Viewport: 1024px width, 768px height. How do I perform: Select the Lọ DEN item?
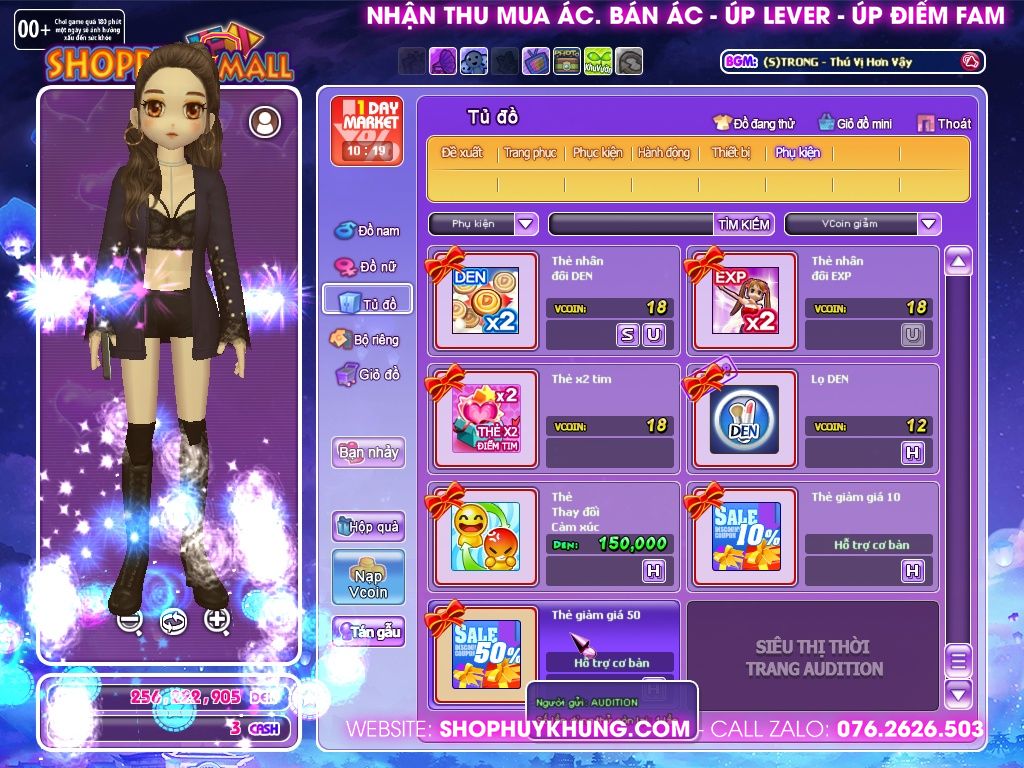point(744,418)
